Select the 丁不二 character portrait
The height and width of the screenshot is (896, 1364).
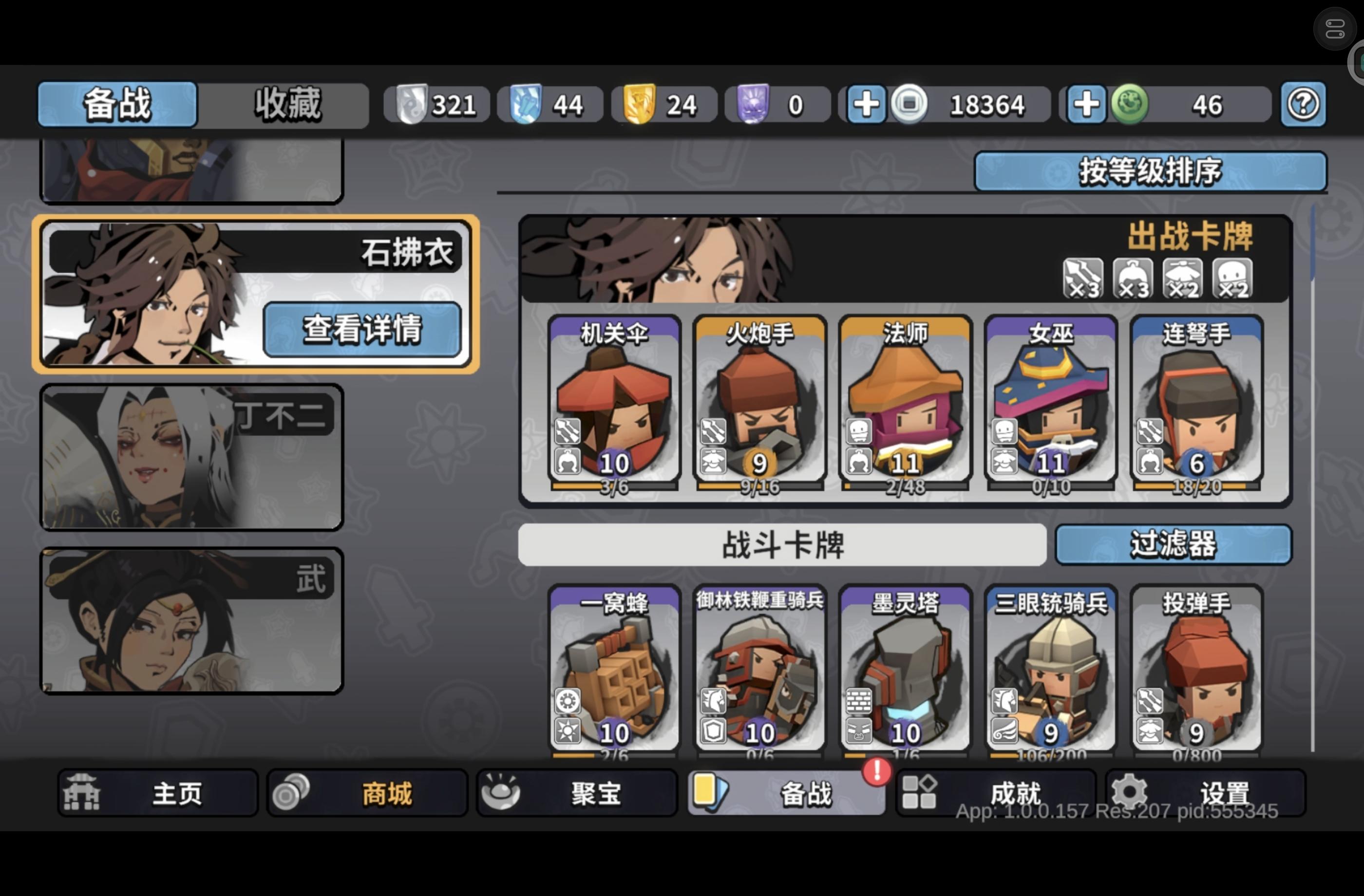tap(191, 457)
